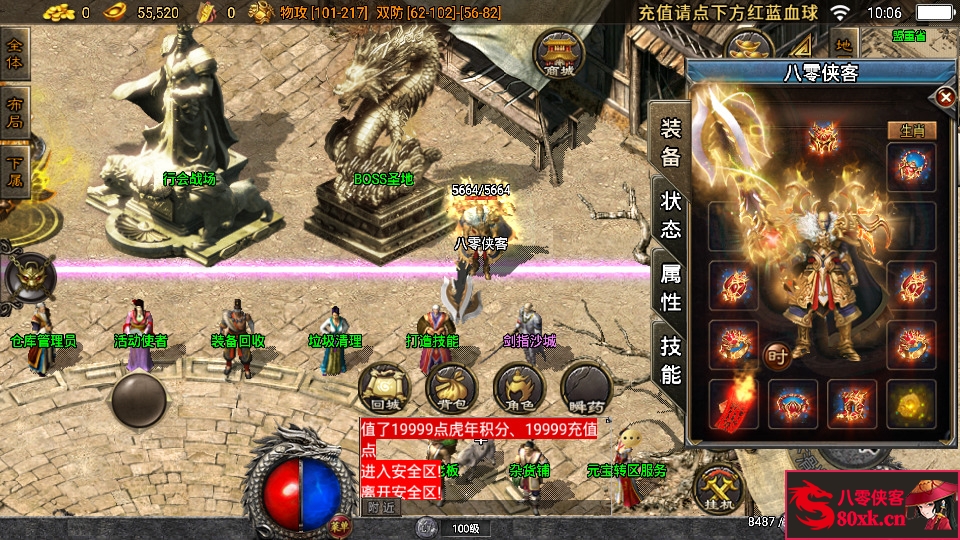Use the 瞬药 instant potion button
Viewport: 960px width, 540px height.
coord(586,389)
